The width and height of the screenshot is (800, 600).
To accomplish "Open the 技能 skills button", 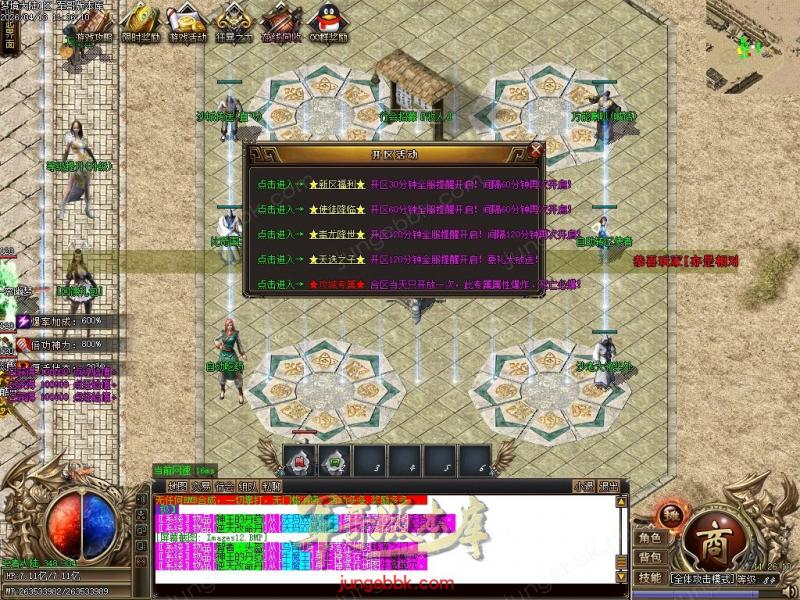I will click(650, 578).
